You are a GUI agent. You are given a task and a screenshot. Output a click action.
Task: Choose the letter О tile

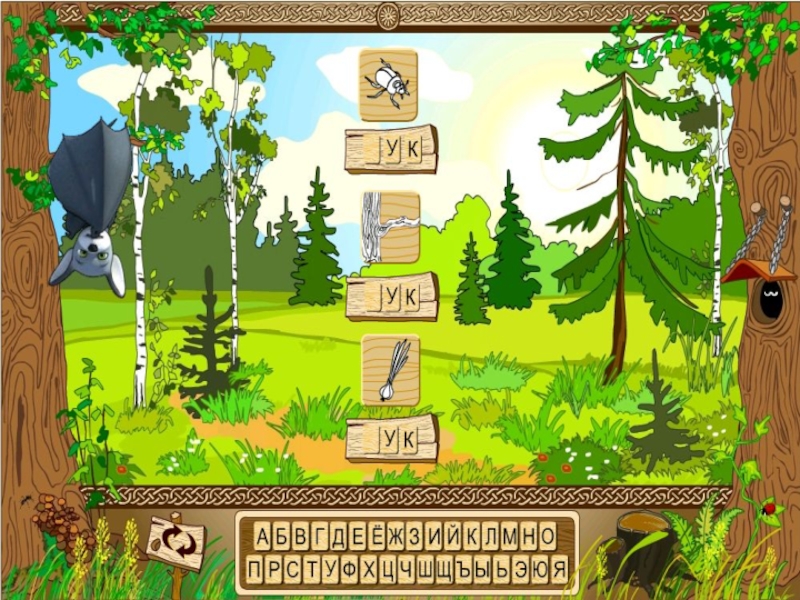click(548, 536)
